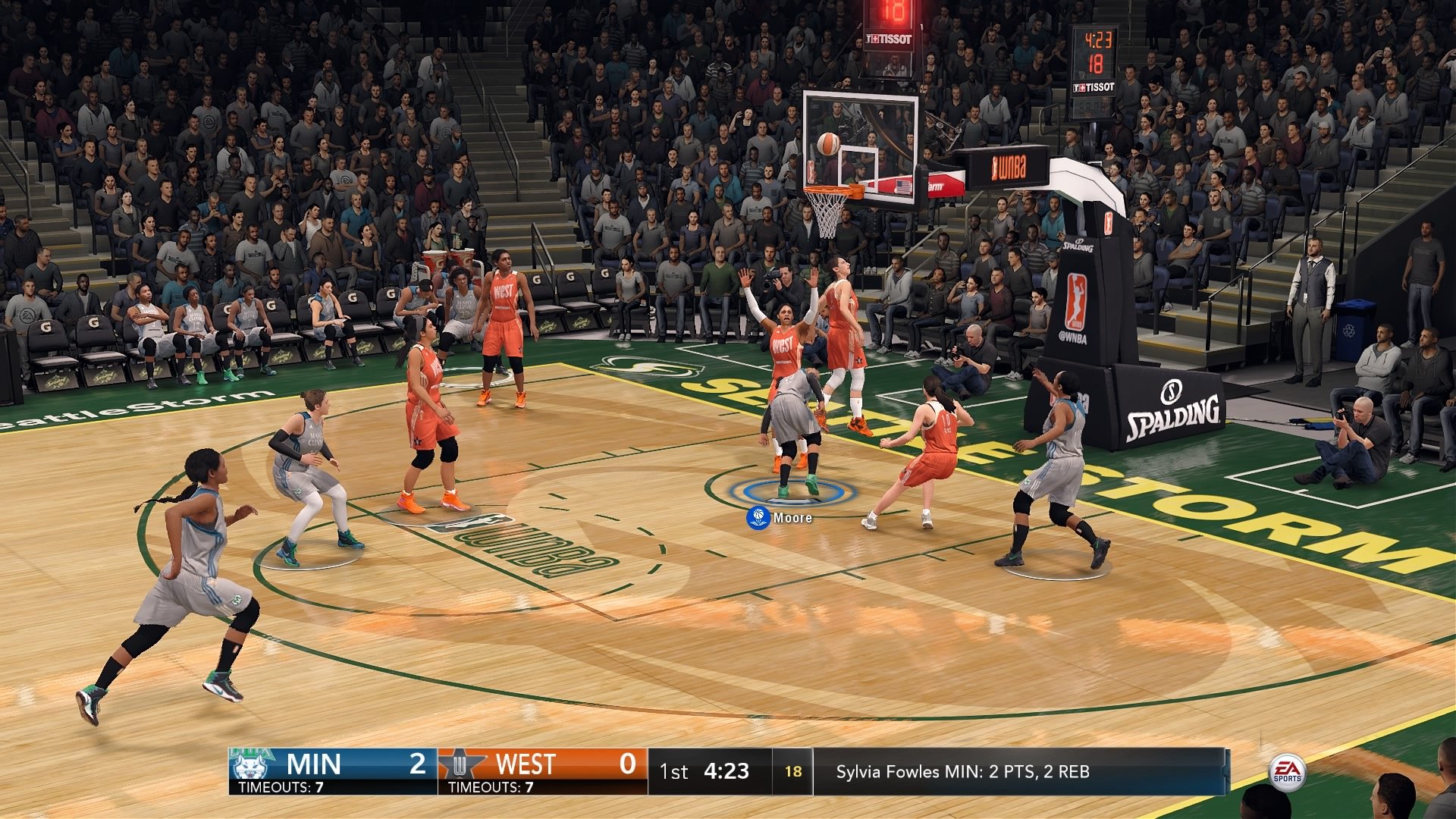The height and width of the screenshot is (819, 1456).
Task: Select the Minnesota Lynx team logo on scoreboard
Action: (x=250, y=766)
